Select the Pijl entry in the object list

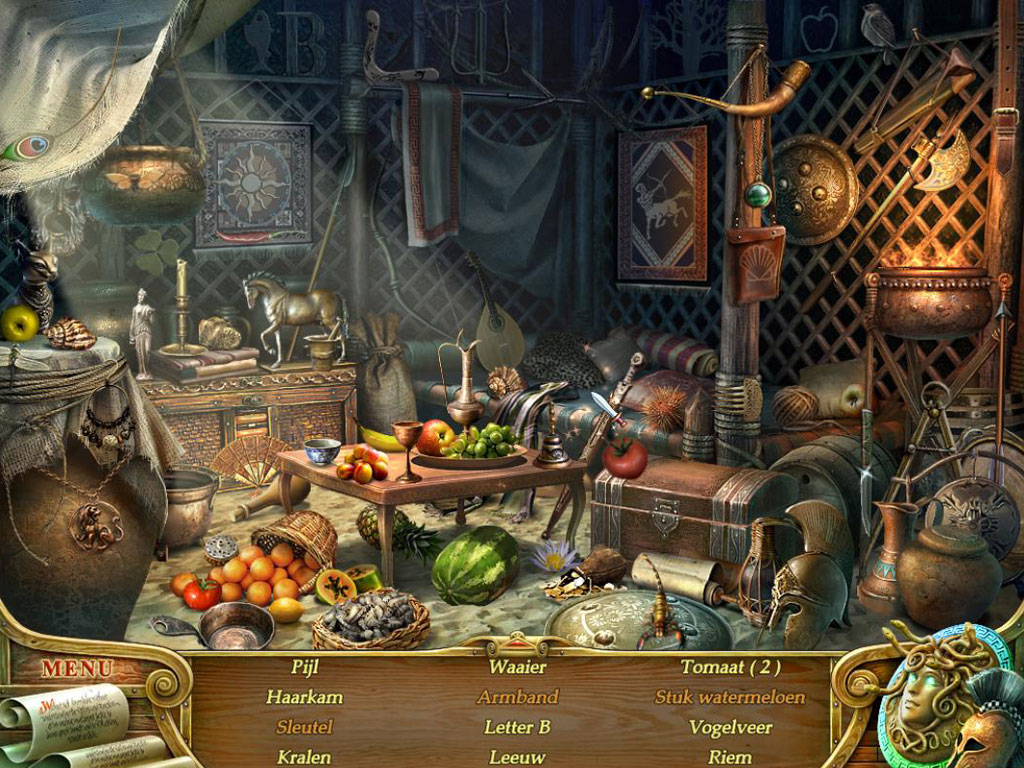(x=305, y=667)
